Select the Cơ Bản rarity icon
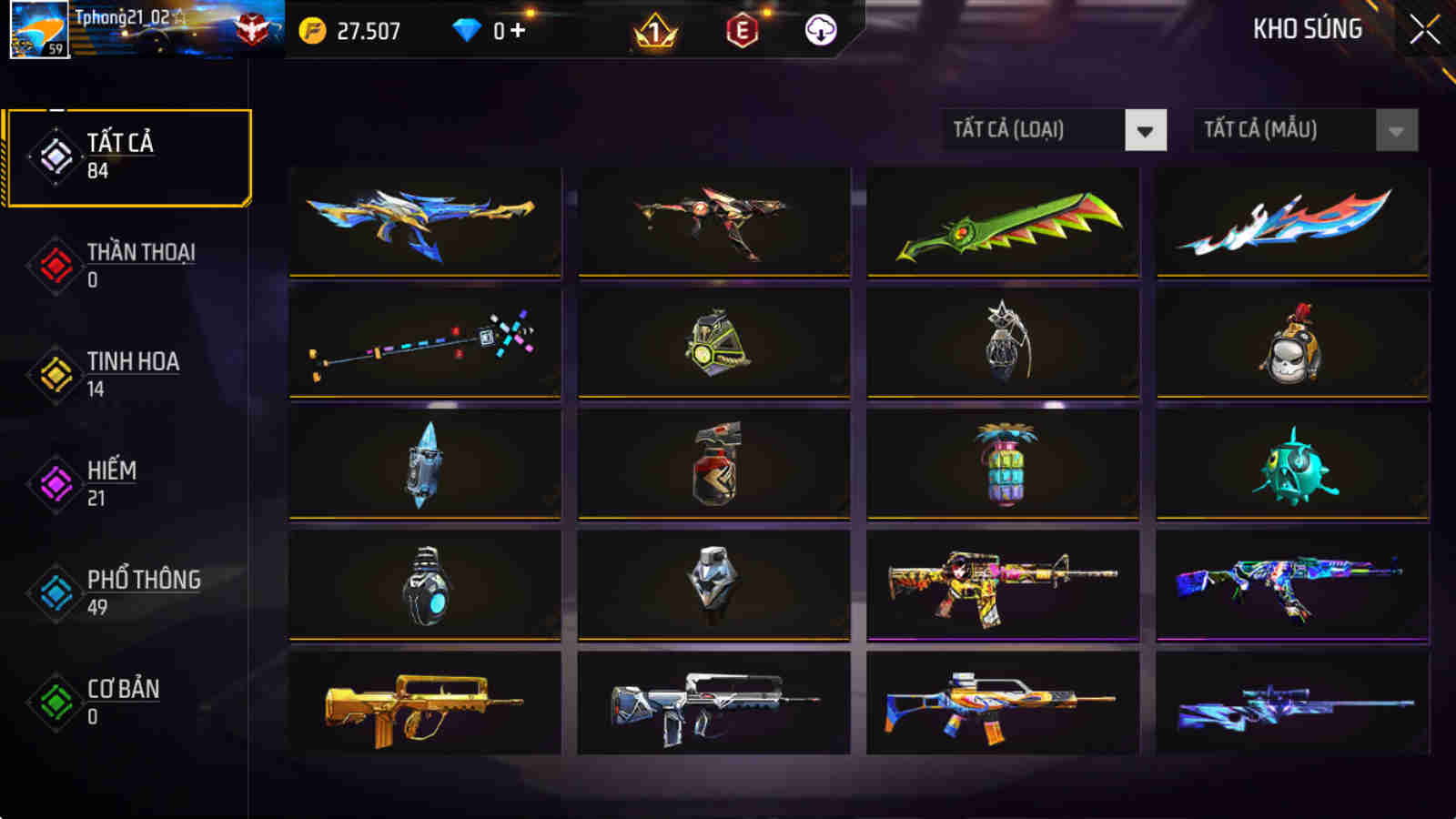The height and width of the screenshot is (819, 1456). [56, 701]
